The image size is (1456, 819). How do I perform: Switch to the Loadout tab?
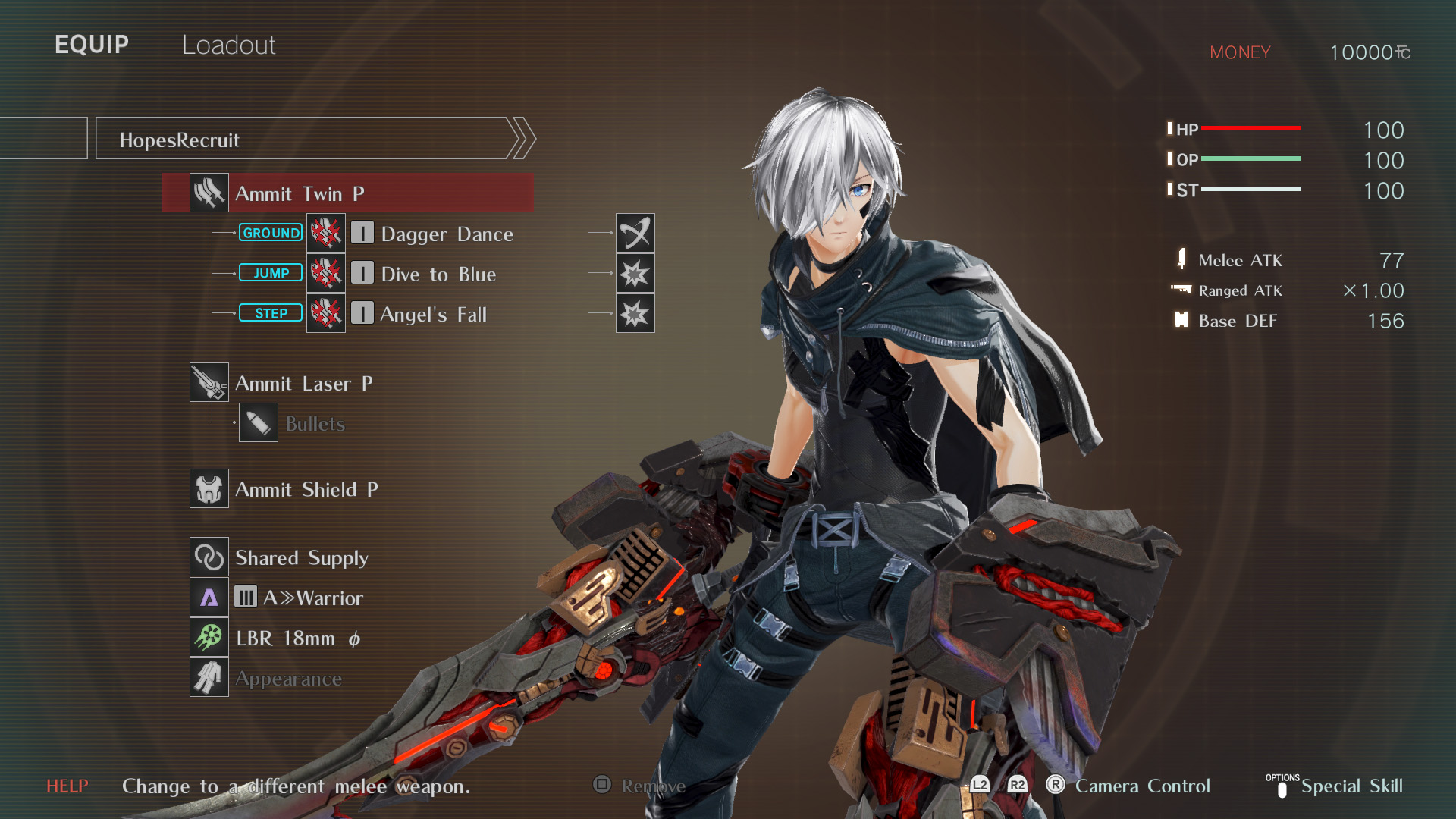(228, 45)
